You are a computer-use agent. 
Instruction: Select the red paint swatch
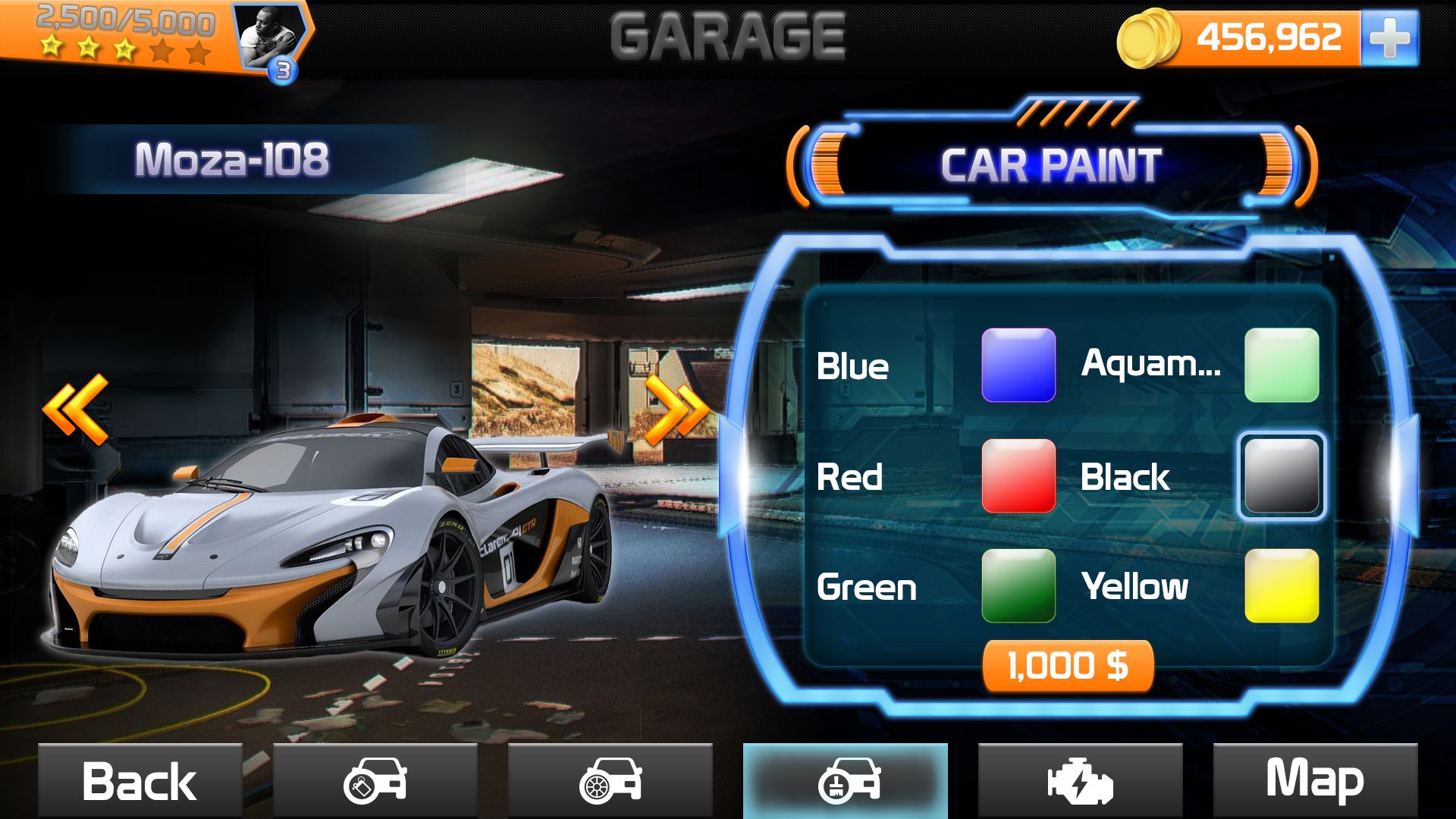click(x=1018, y=476)
